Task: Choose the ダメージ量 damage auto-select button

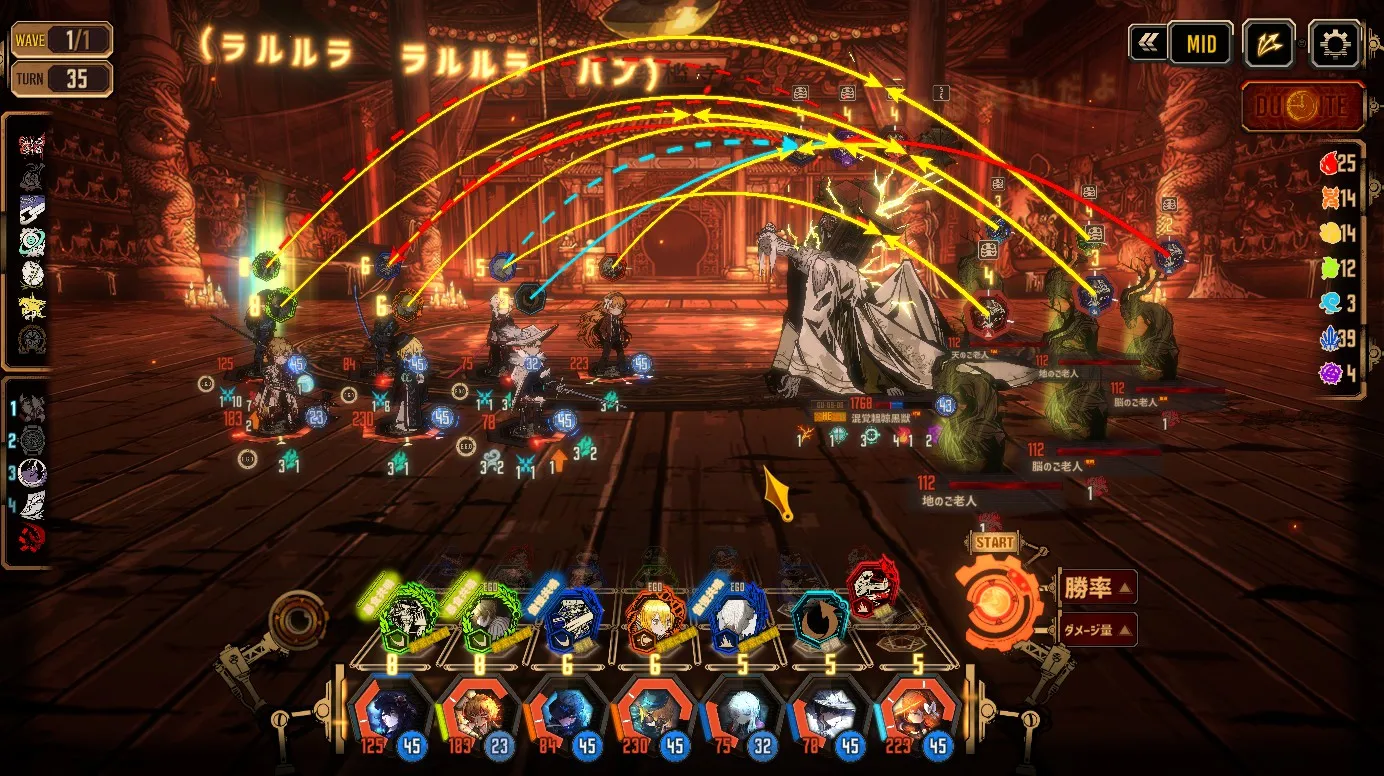Action: 1097,629
